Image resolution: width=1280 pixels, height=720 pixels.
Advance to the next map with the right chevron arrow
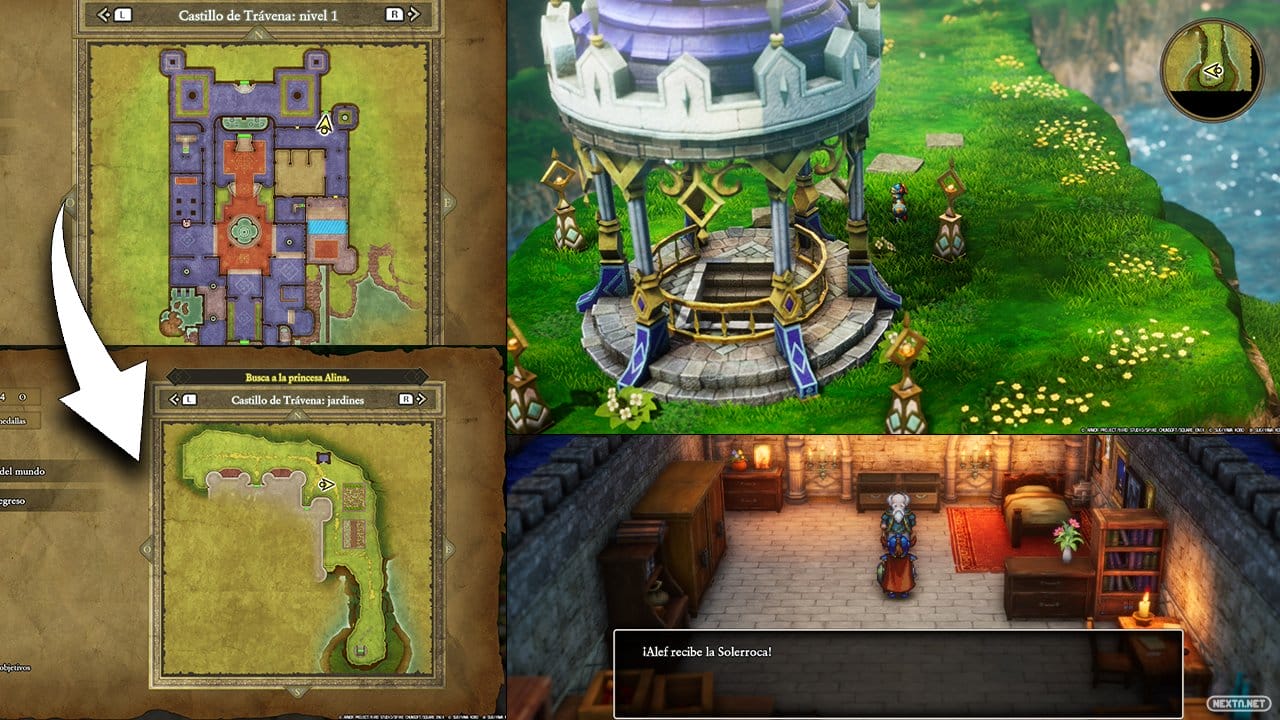click(x=414, y=15)
